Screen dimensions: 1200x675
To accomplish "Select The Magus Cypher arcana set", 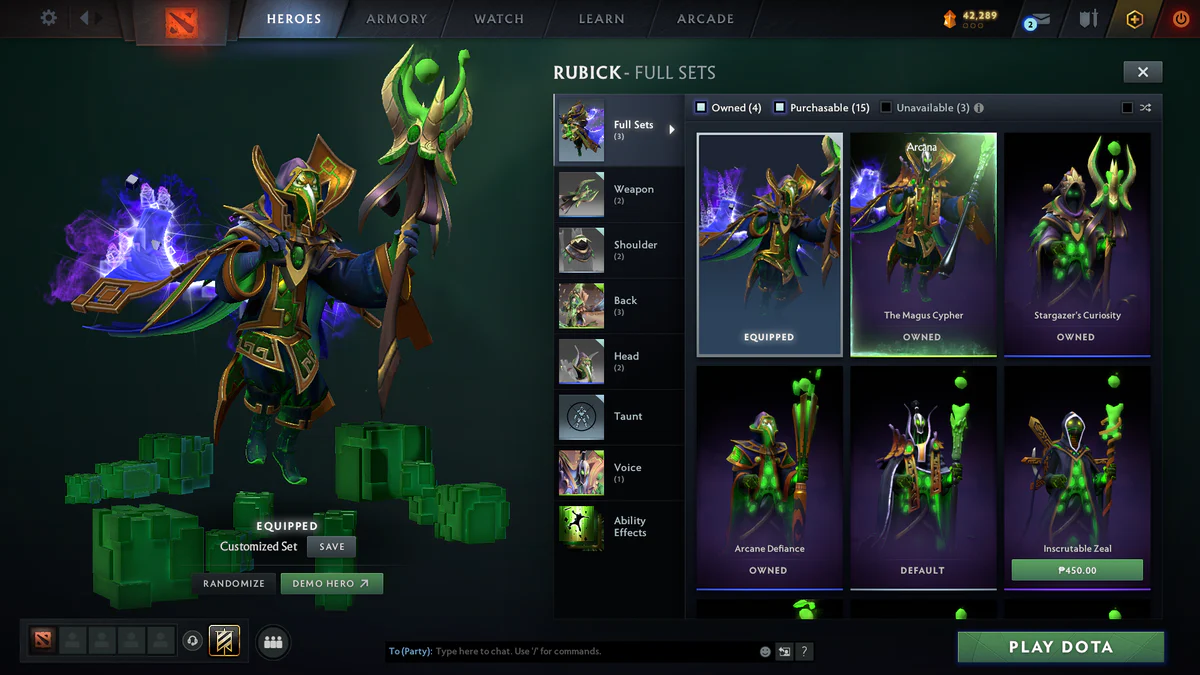I will (923, 245).
